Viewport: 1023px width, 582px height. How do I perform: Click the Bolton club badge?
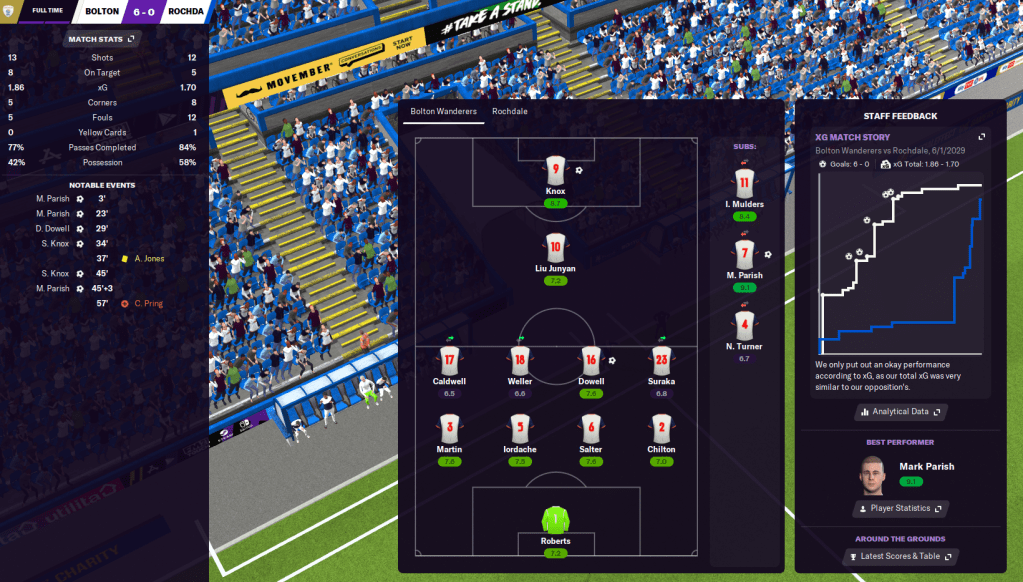pyautogui.click(x=12, y=11)
